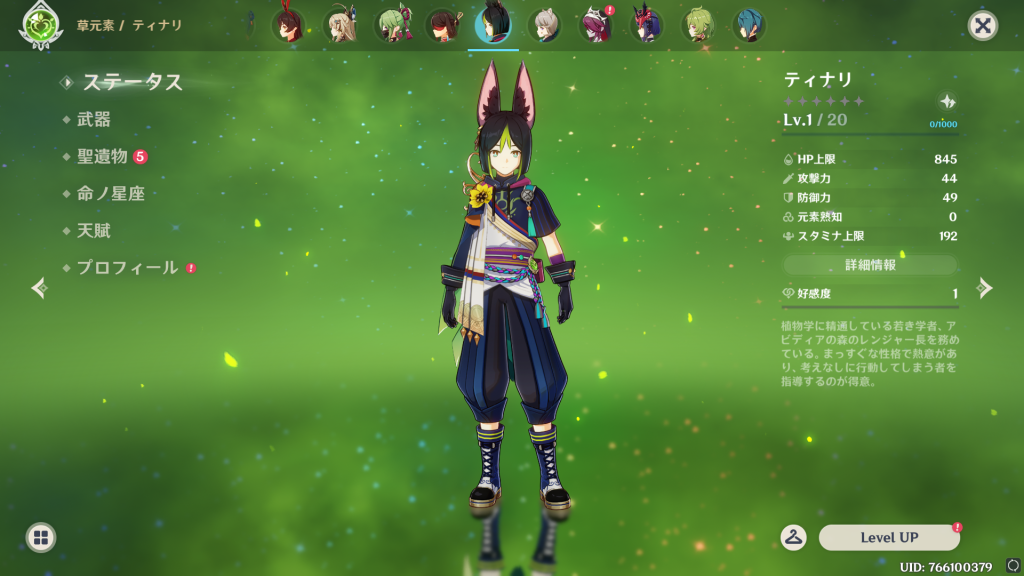
Task: Choose Collei's green-haired portrait
Action: [698, 26]
